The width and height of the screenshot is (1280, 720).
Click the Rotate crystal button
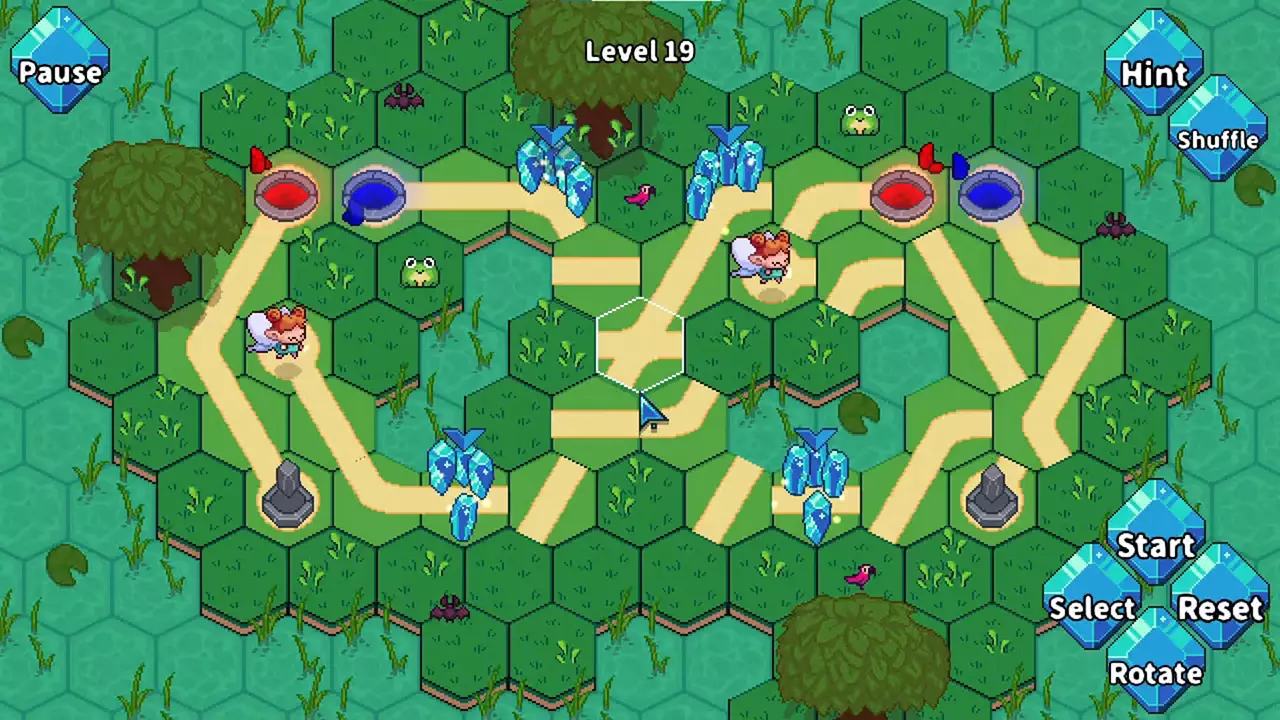pyautogui.click(x=1155, y=672)
